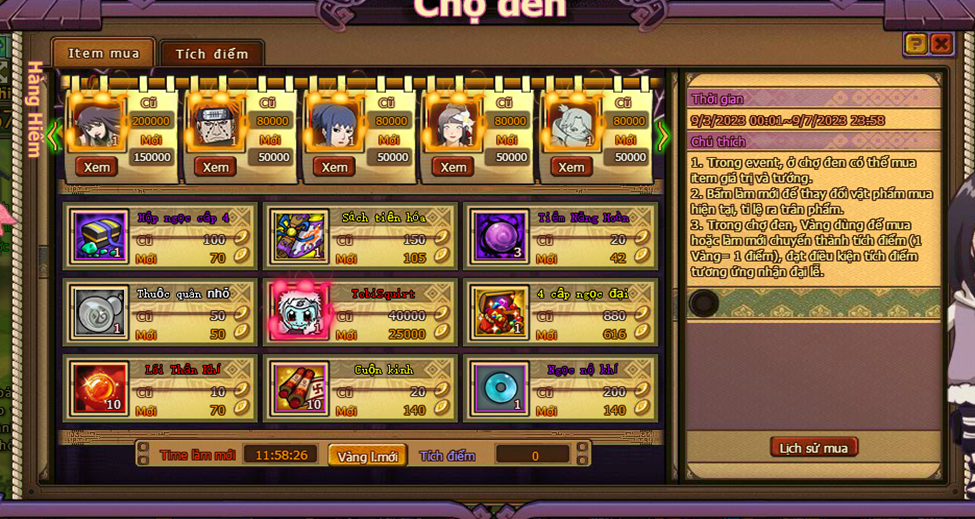Open the question mark help button

pyautogui.click(x=915, y=43)
